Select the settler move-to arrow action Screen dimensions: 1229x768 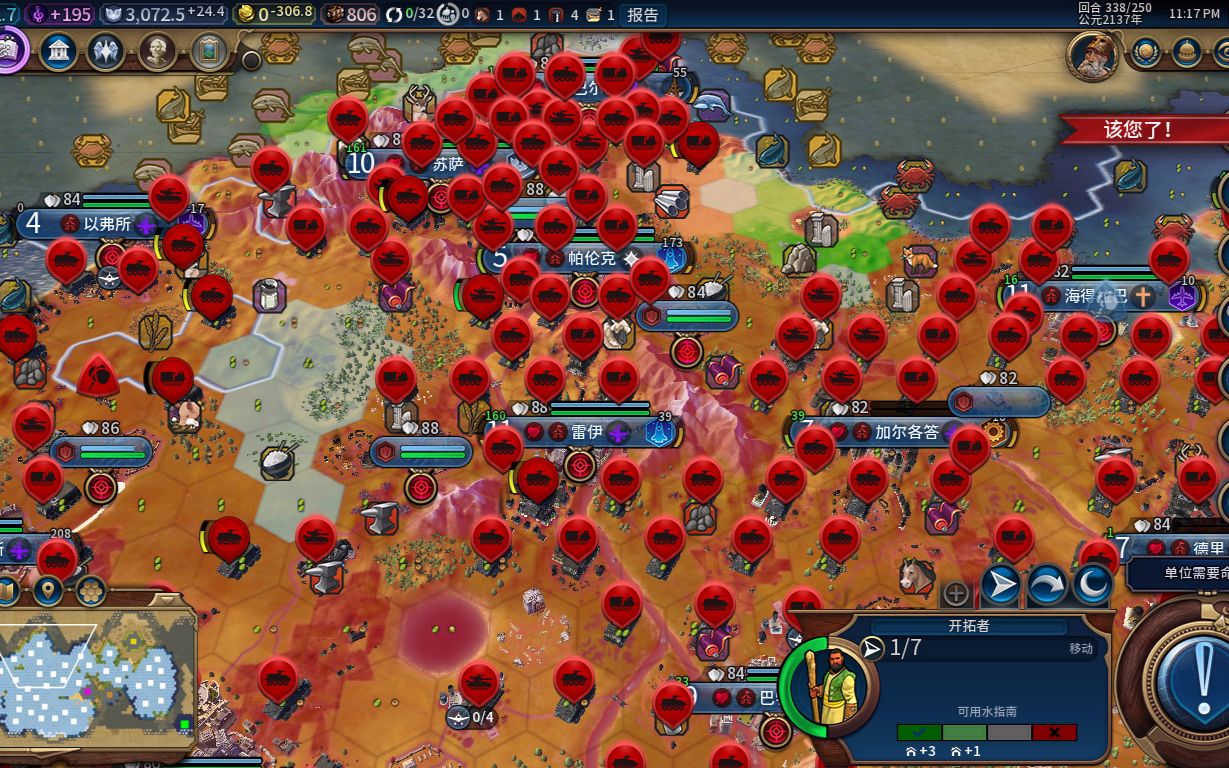1000,585
